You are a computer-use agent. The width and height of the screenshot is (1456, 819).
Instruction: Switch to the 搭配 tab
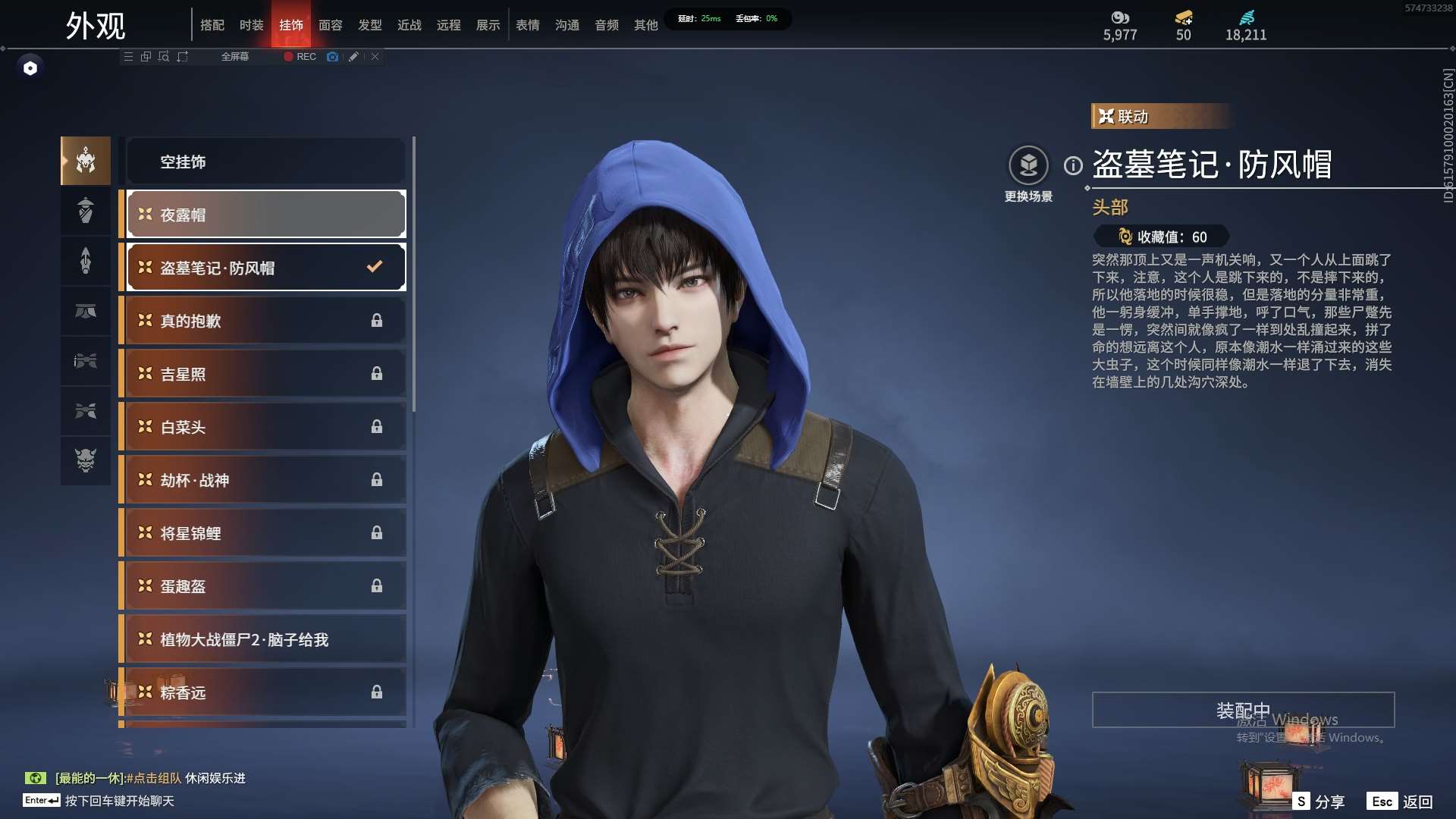[212, 25]
